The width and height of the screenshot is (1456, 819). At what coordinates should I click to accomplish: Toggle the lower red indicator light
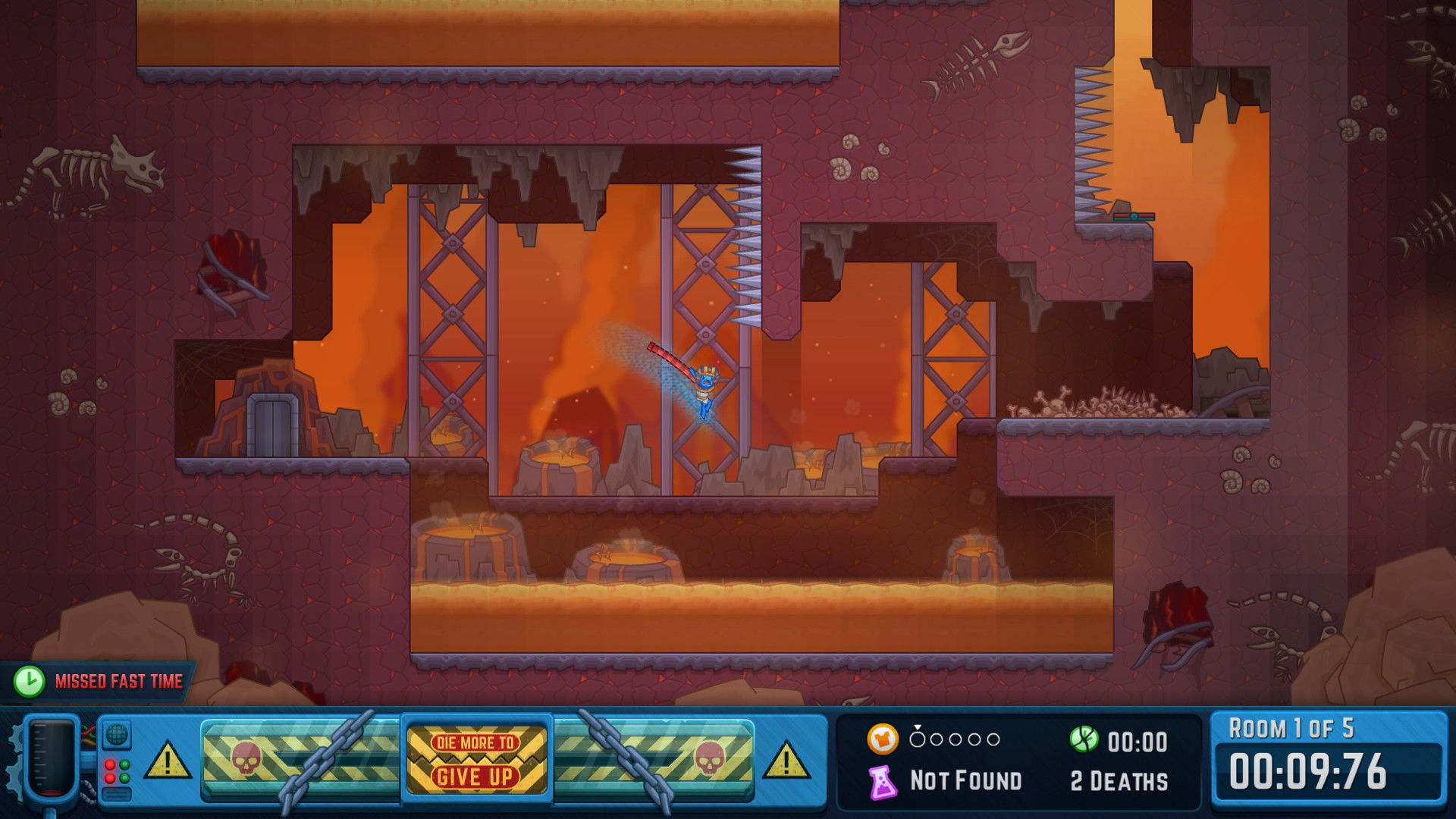[109, 777]
